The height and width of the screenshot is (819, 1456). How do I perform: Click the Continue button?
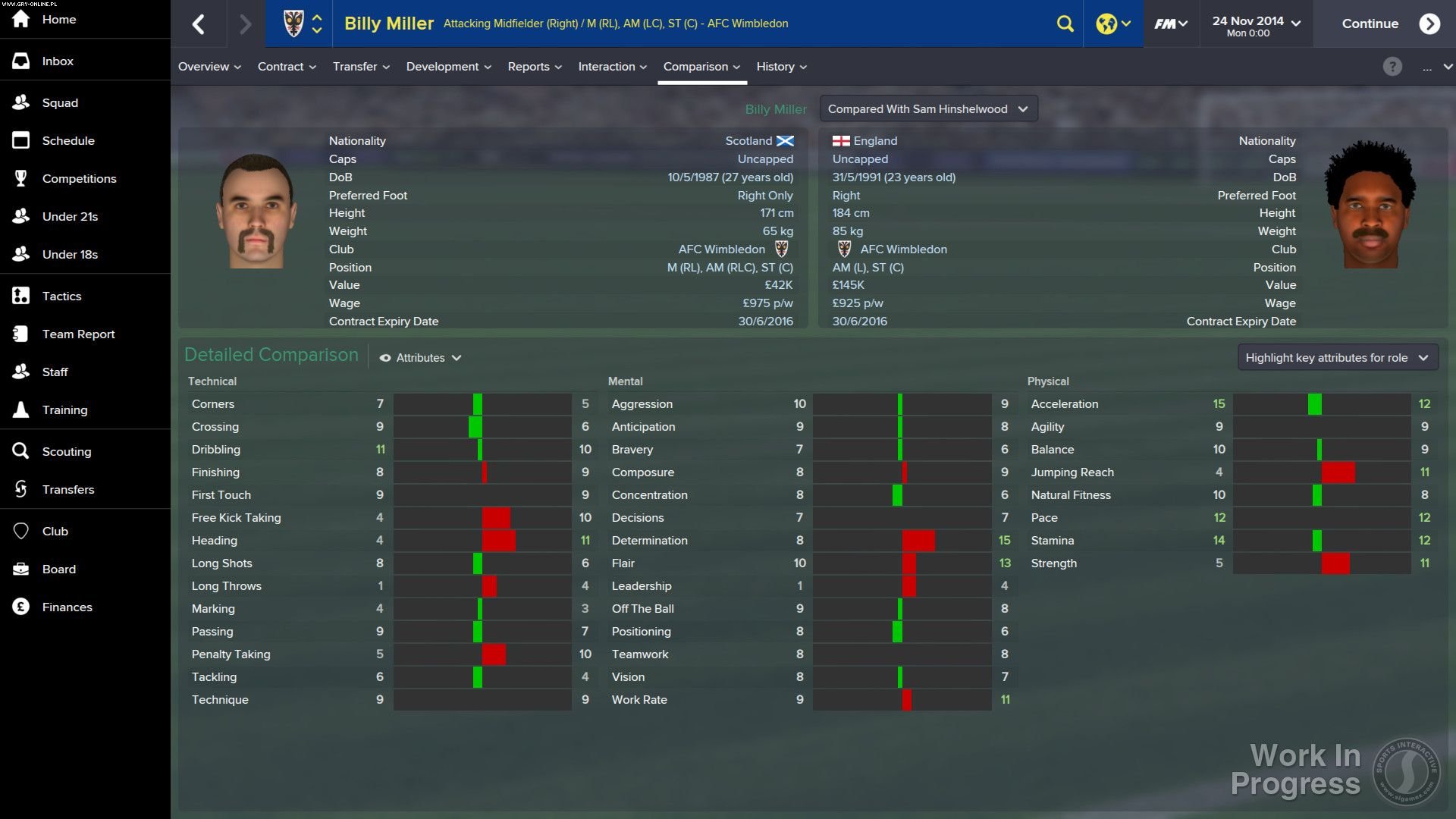click(x=1370, y=24)
